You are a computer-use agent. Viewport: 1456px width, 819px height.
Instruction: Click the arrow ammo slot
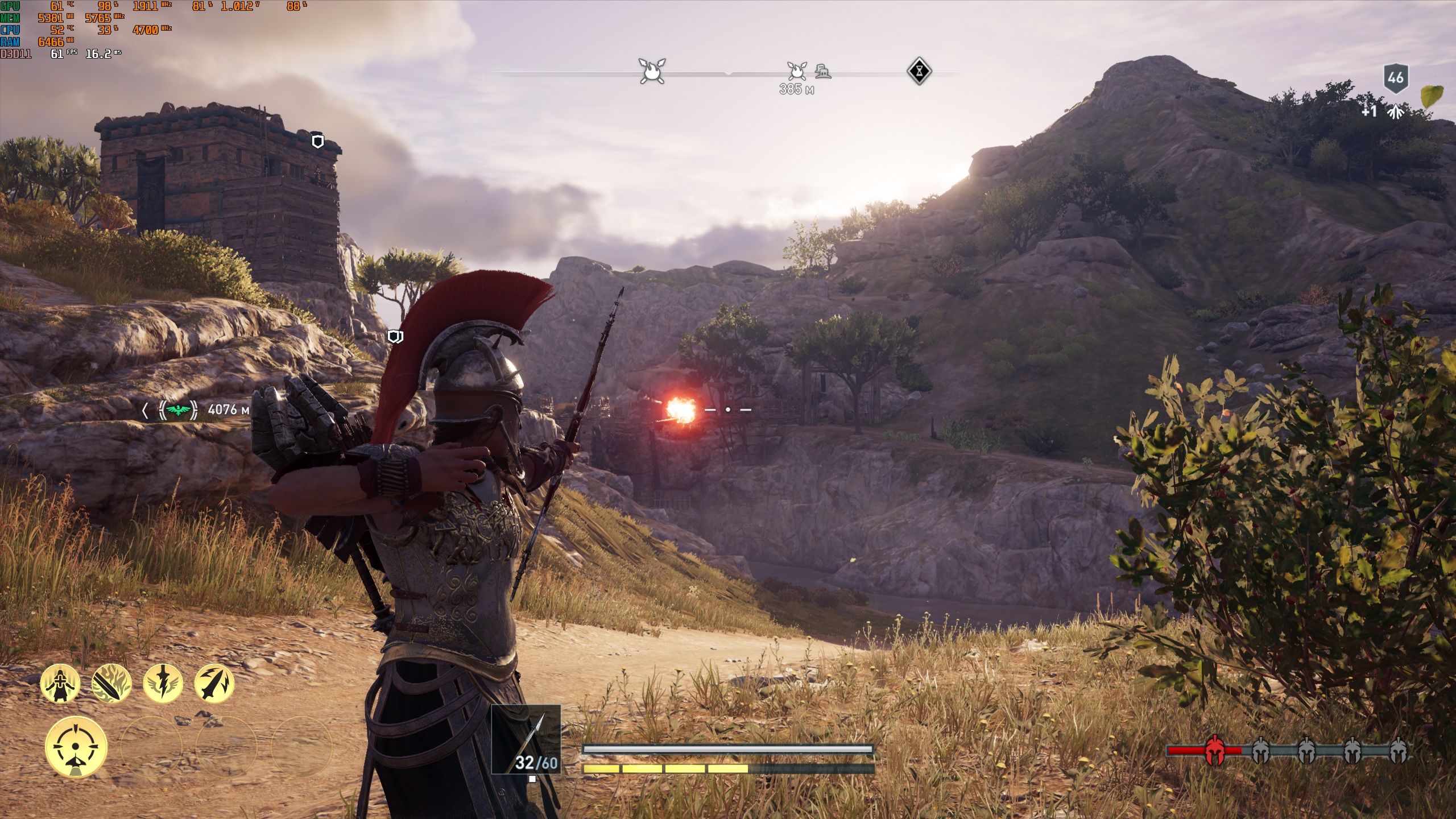click(526, 739)
